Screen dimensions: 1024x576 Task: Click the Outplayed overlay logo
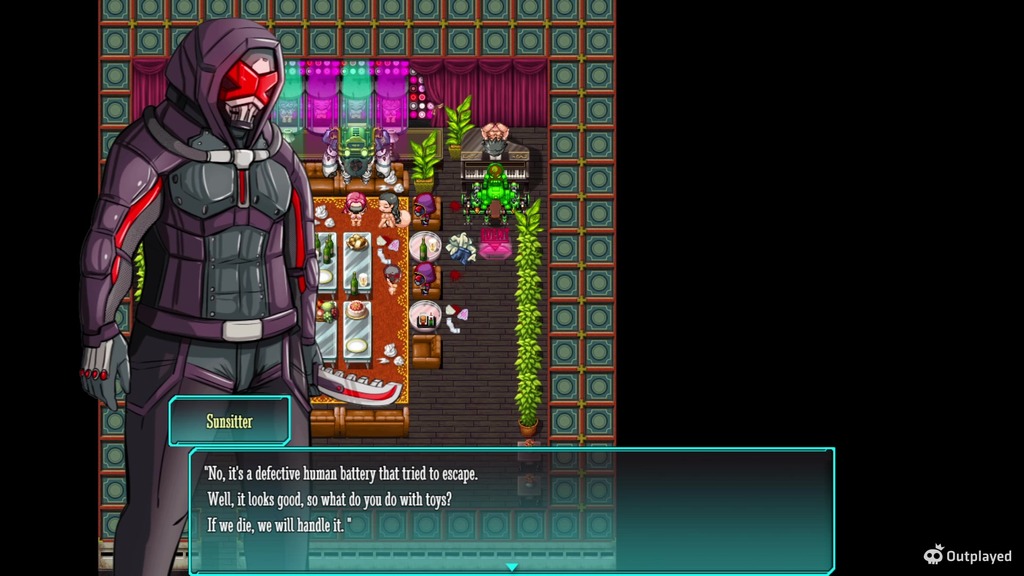[967, 555]
